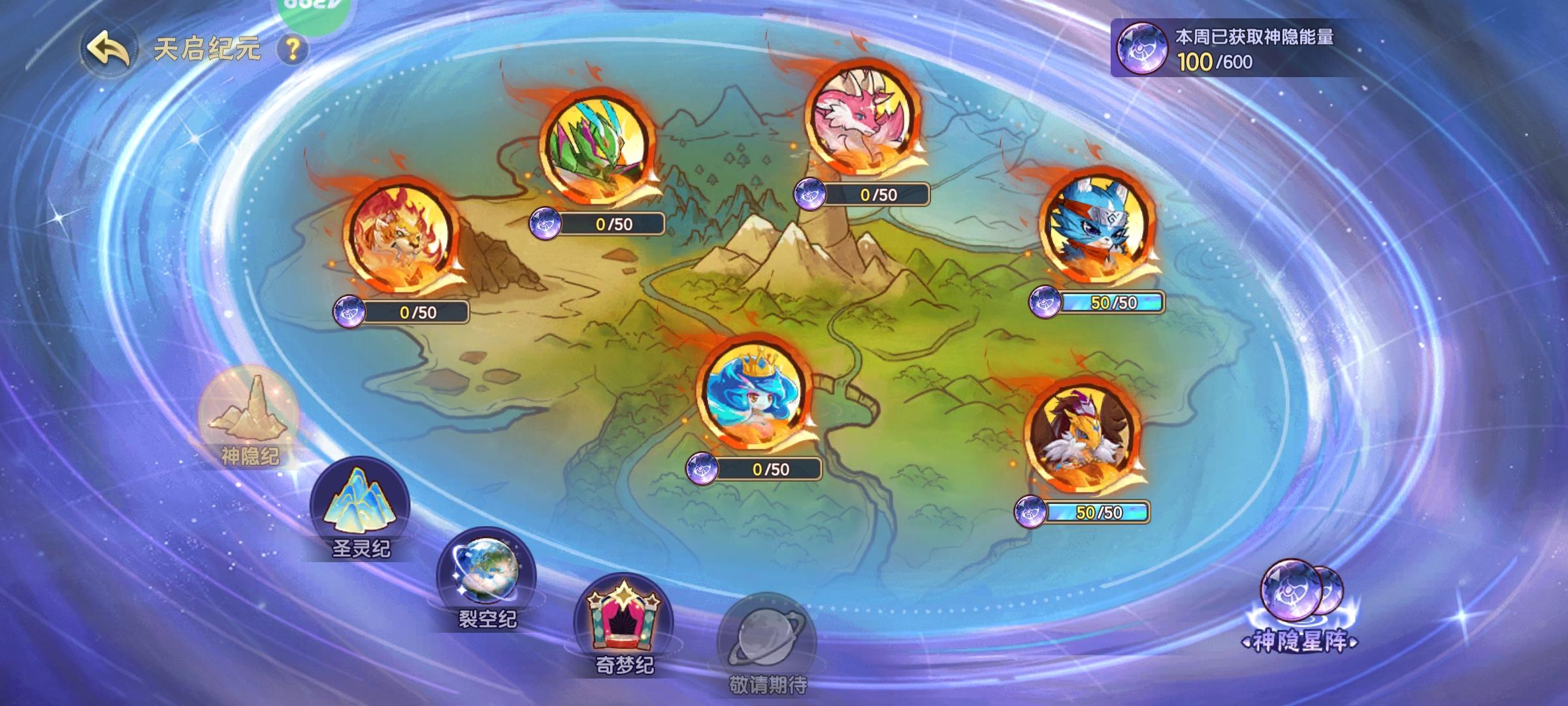Select the pink fox dragon boss
Screen dimensions: 1568x706
click(862, 118)
